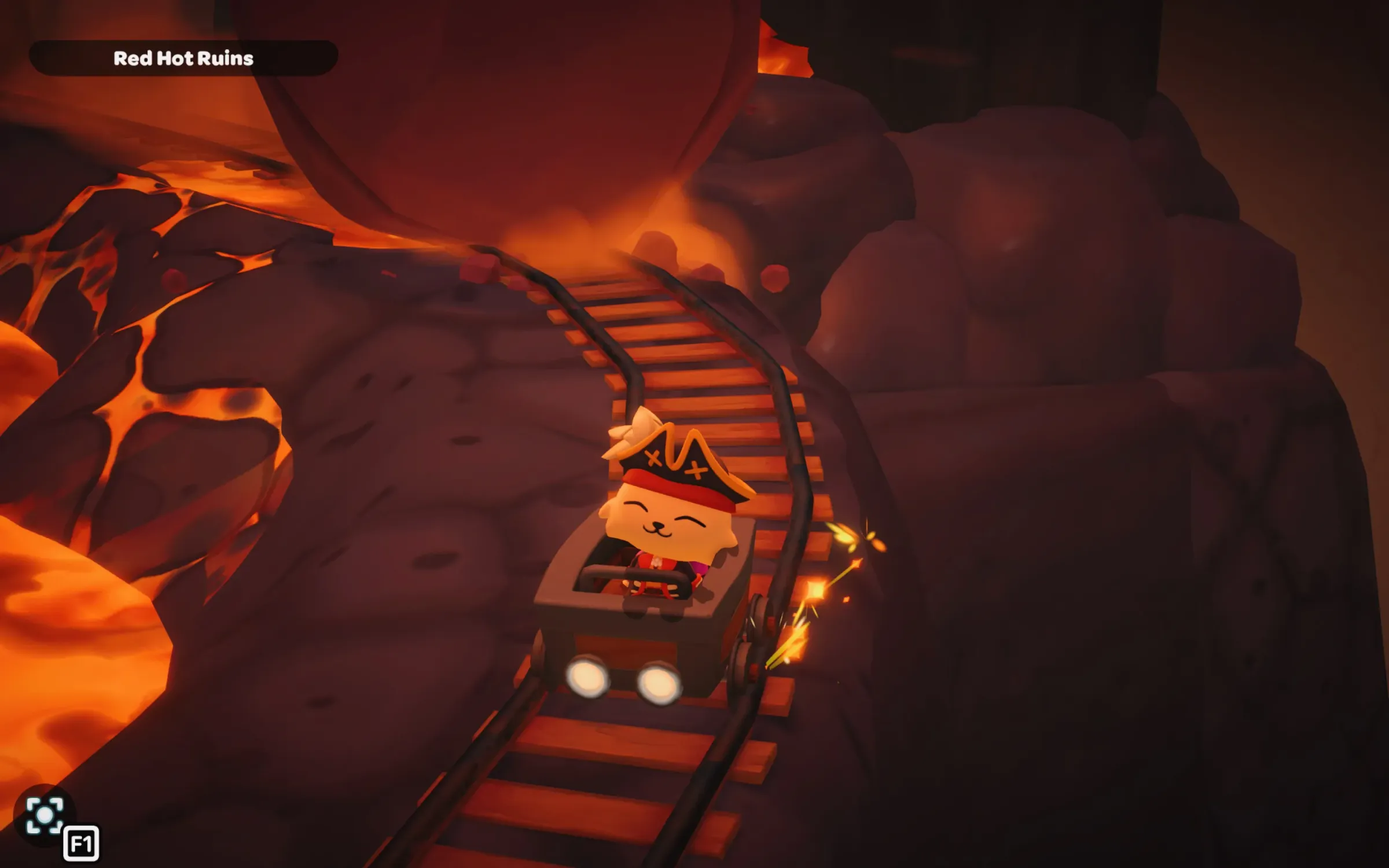Open the camera photo mode icon
The width and height of the screenshot is (1389, 868).
(x=45, y=816)
